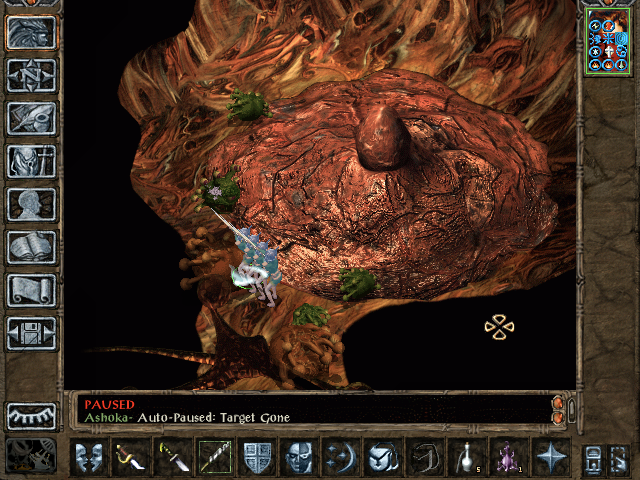Activate the shield guard action
Screen dimensions: 640x480
click(x=258, y=457)
